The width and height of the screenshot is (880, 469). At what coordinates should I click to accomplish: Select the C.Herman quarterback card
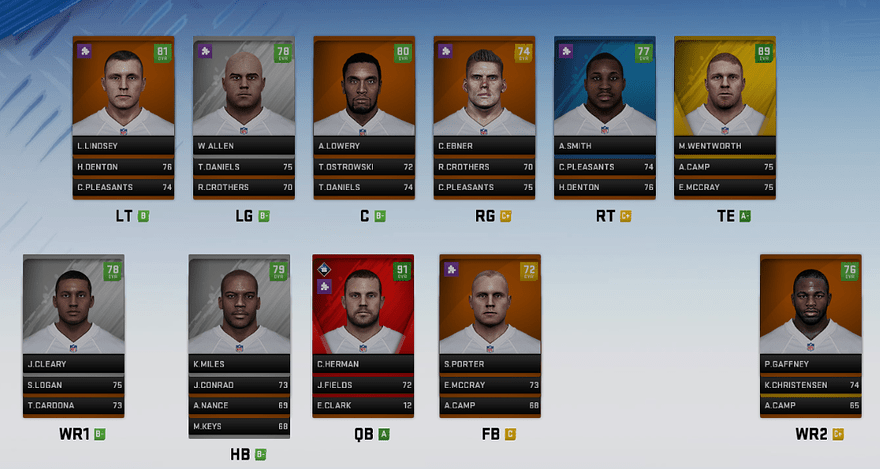pyautogui.click(x=363, y=310)
